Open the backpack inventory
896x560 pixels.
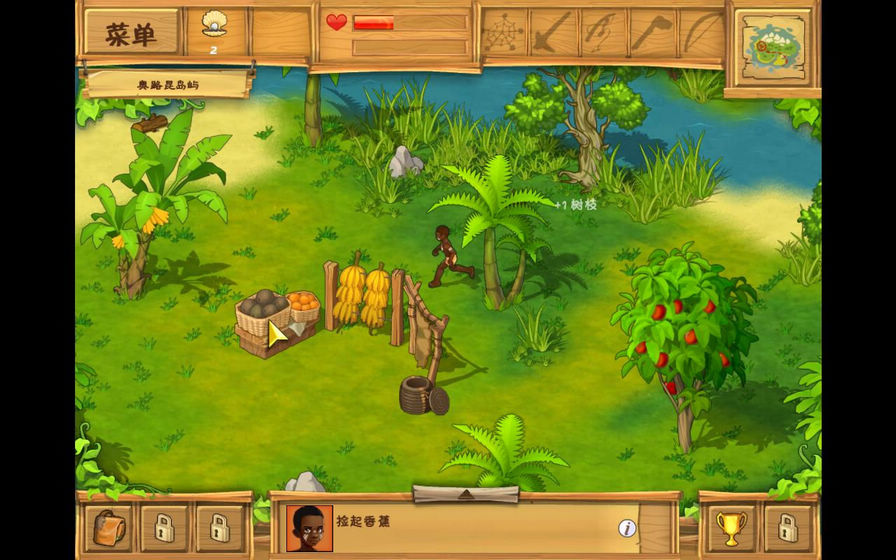tap(109, 526)
